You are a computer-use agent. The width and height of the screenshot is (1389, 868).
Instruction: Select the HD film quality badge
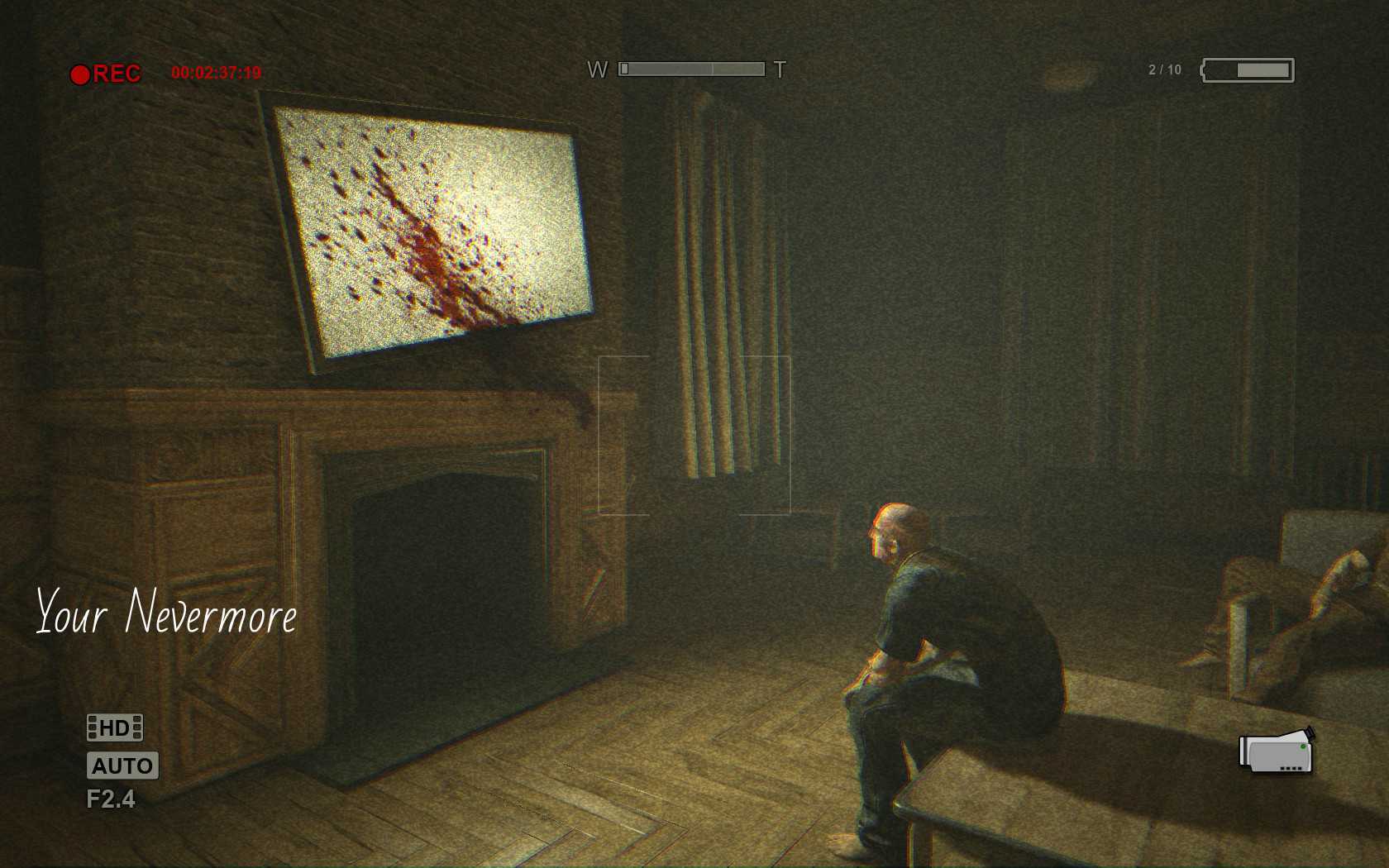115,727
